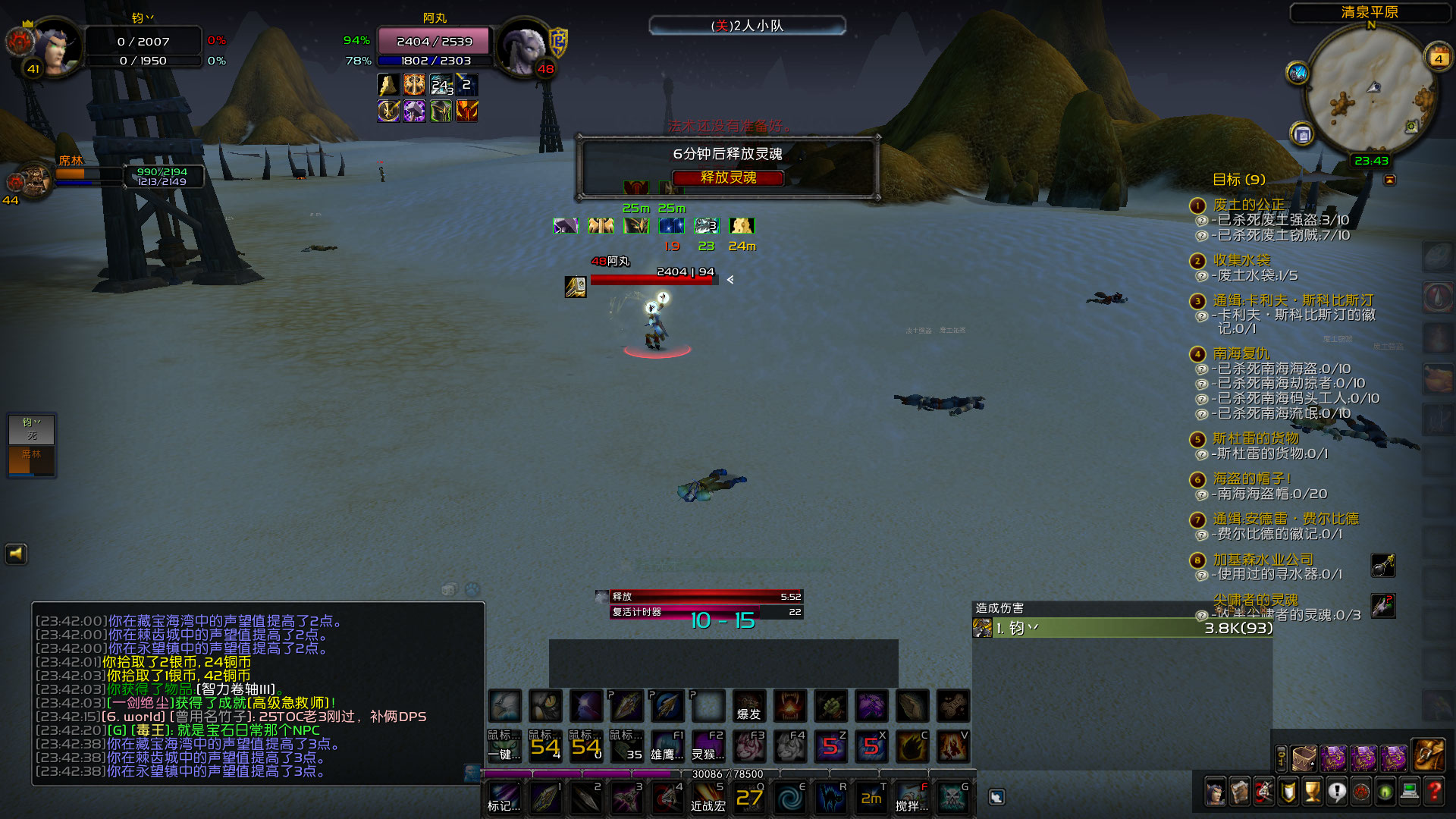Click the golden goblet achievements icon
1456x819 pixels.
pos(1311,792)
